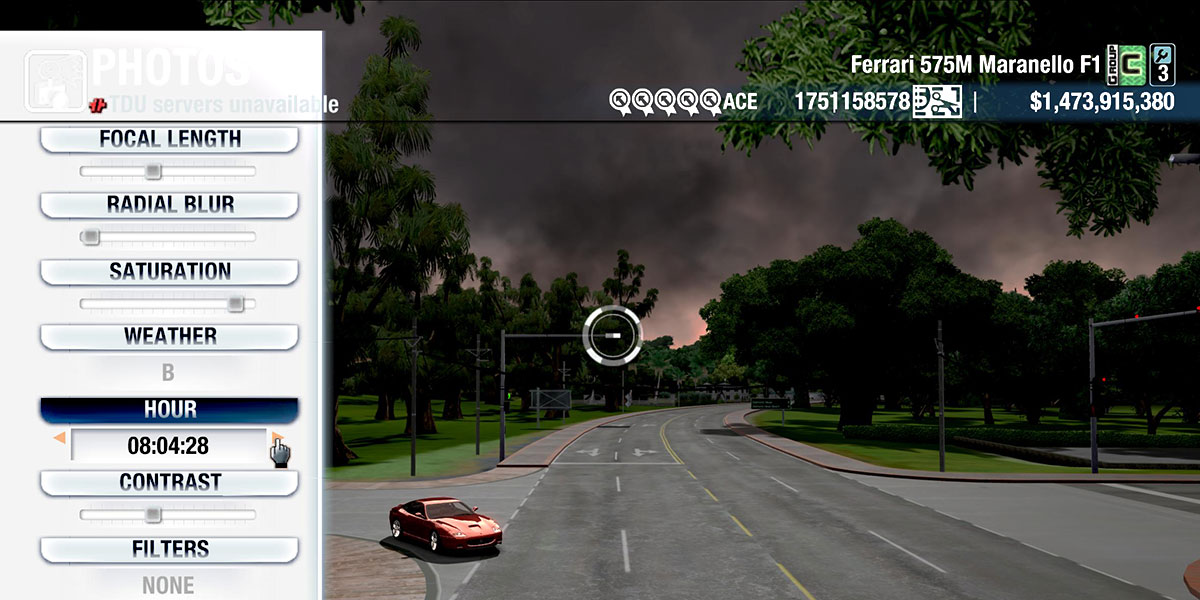Select the Focal Length option
1200x600 pixels.
click(x=169, y=139)
